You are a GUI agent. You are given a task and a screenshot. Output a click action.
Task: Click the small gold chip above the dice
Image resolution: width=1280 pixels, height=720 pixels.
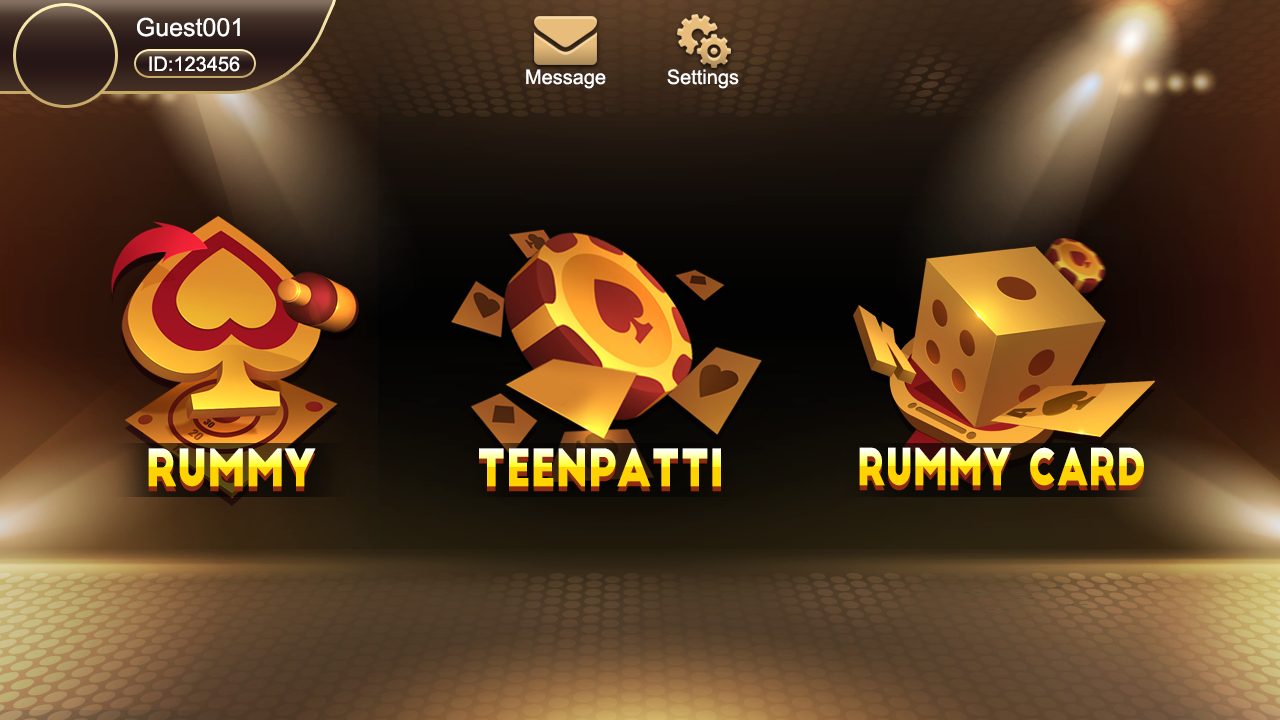[x=1075, y=265]
